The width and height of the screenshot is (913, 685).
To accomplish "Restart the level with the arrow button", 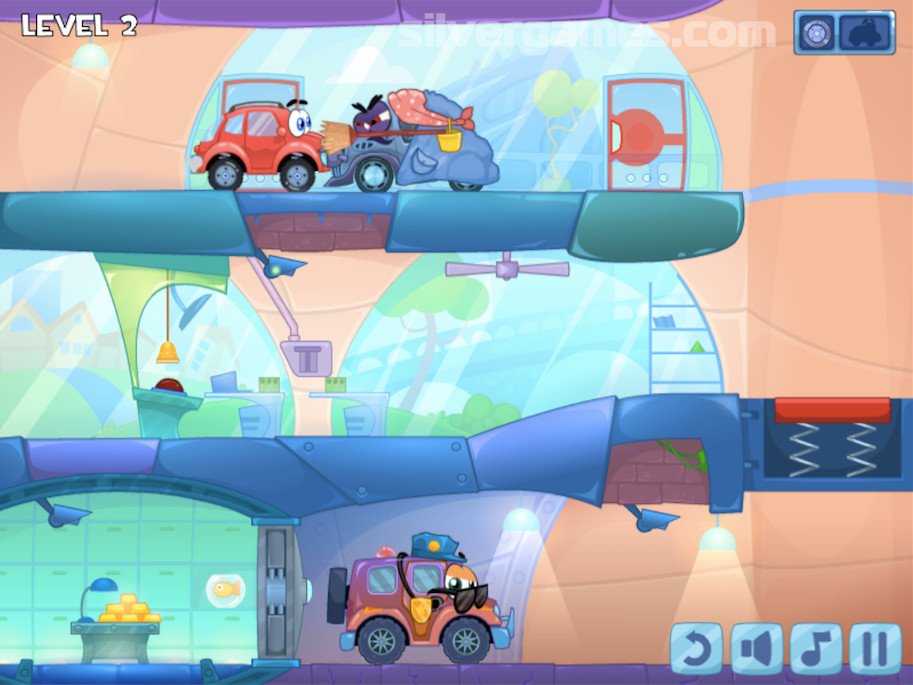I will click(x=696, y=648).
